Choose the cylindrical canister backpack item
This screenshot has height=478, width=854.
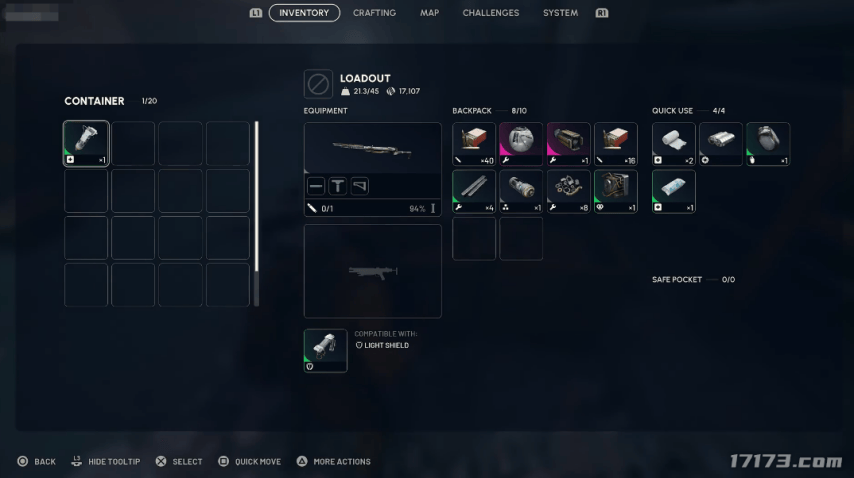point(521,191)
